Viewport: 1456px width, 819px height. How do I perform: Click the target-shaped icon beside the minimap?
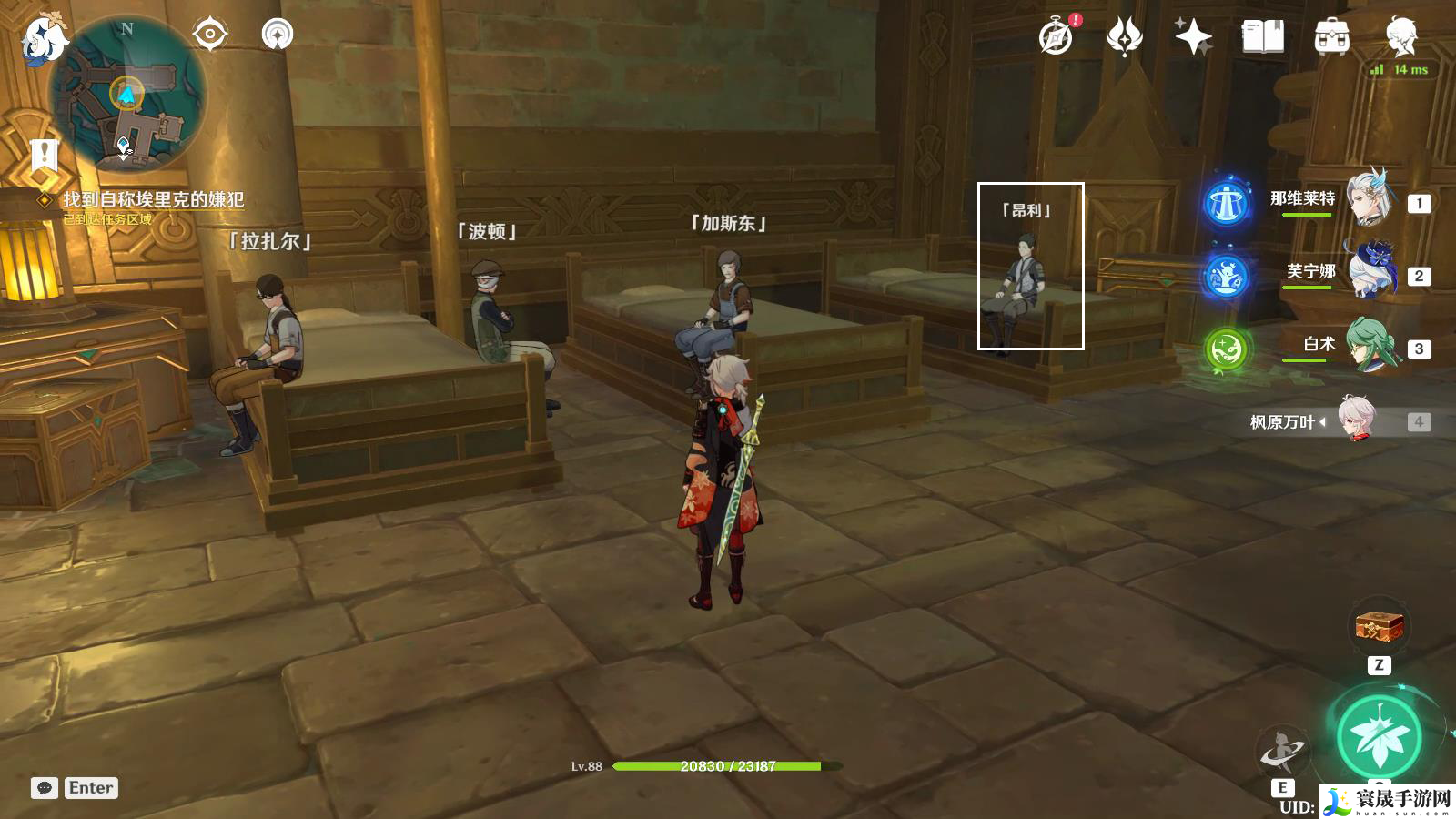(x=210, y=35)
